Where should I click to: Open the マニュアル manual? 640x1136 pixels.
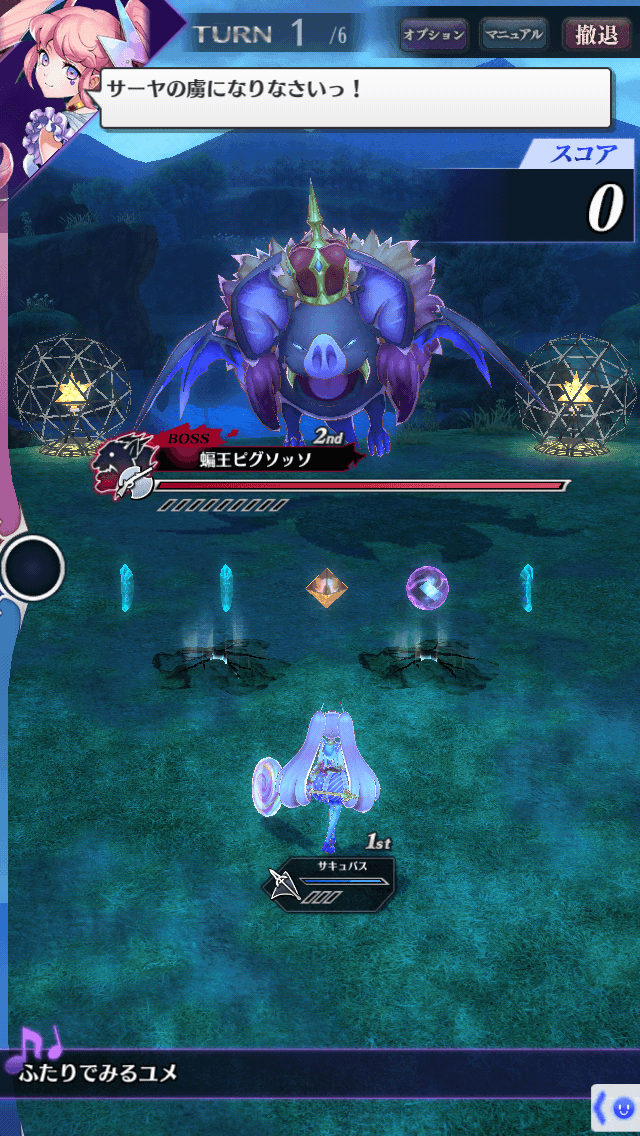coord(513,35)
